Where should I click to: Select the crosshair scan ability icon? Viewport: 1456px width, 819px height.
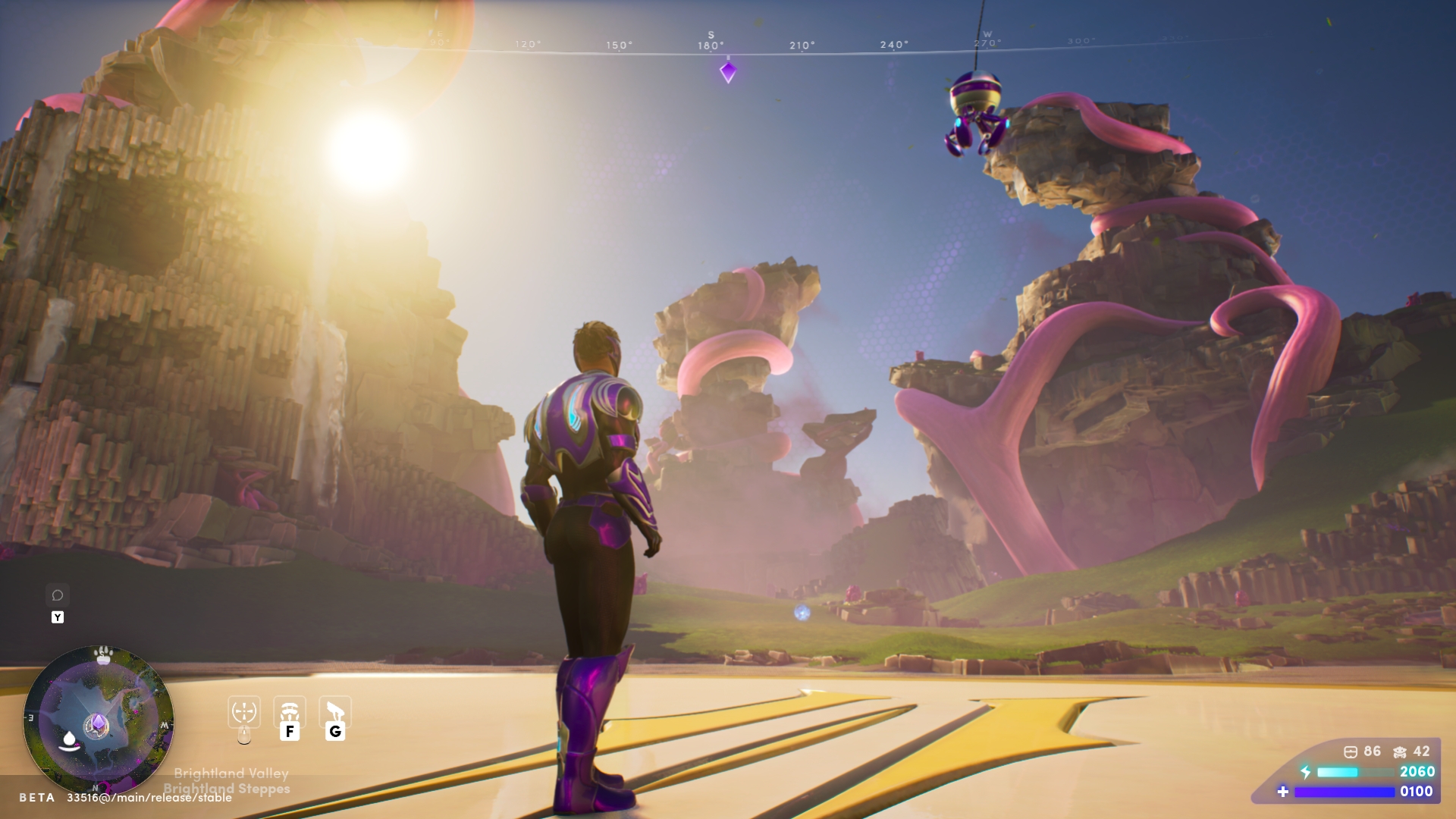pyautogui.click(x=244, y=712)
